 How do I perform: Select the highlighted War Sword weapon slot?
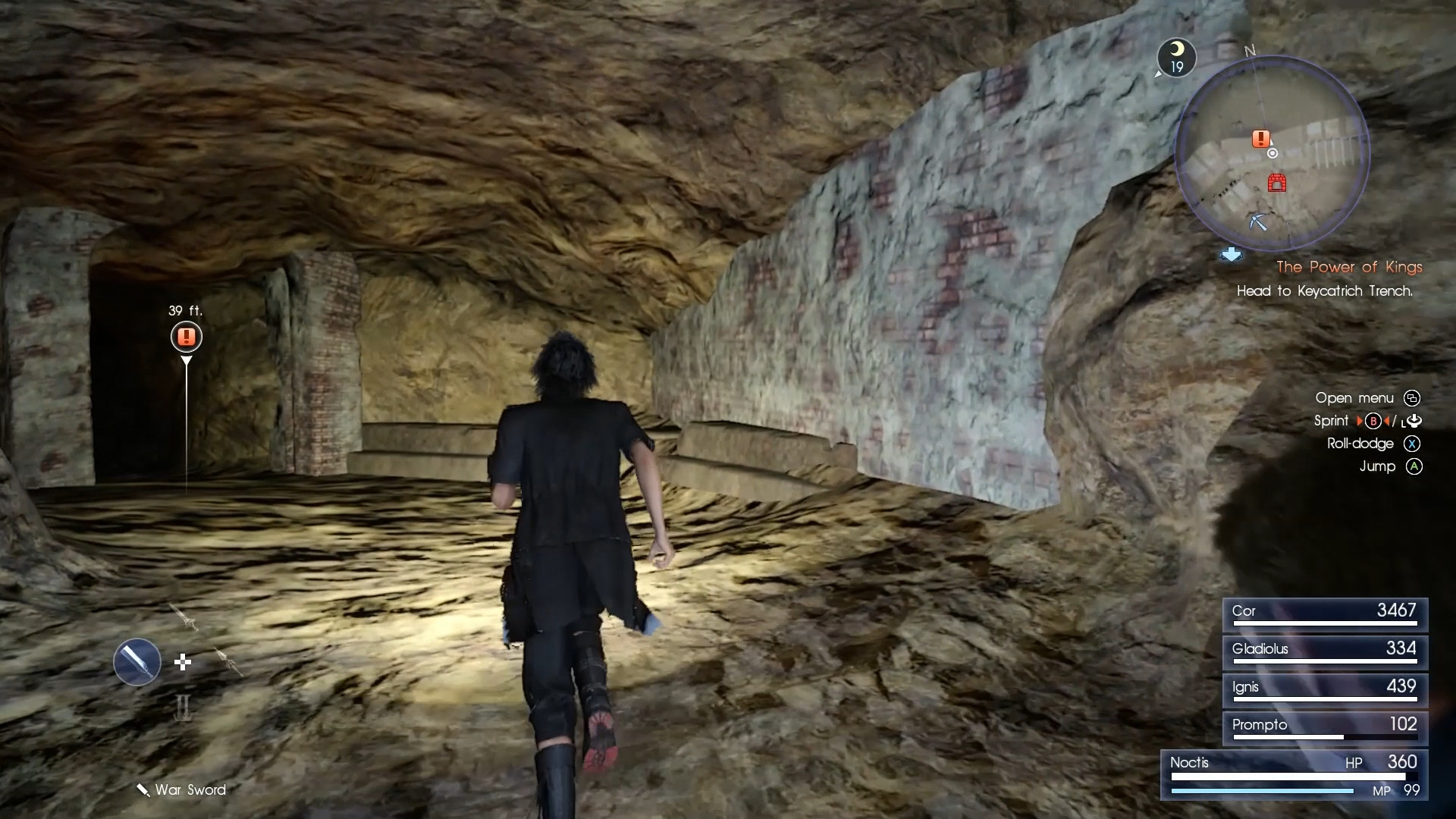pyautogui.click(x=137, y=662)
